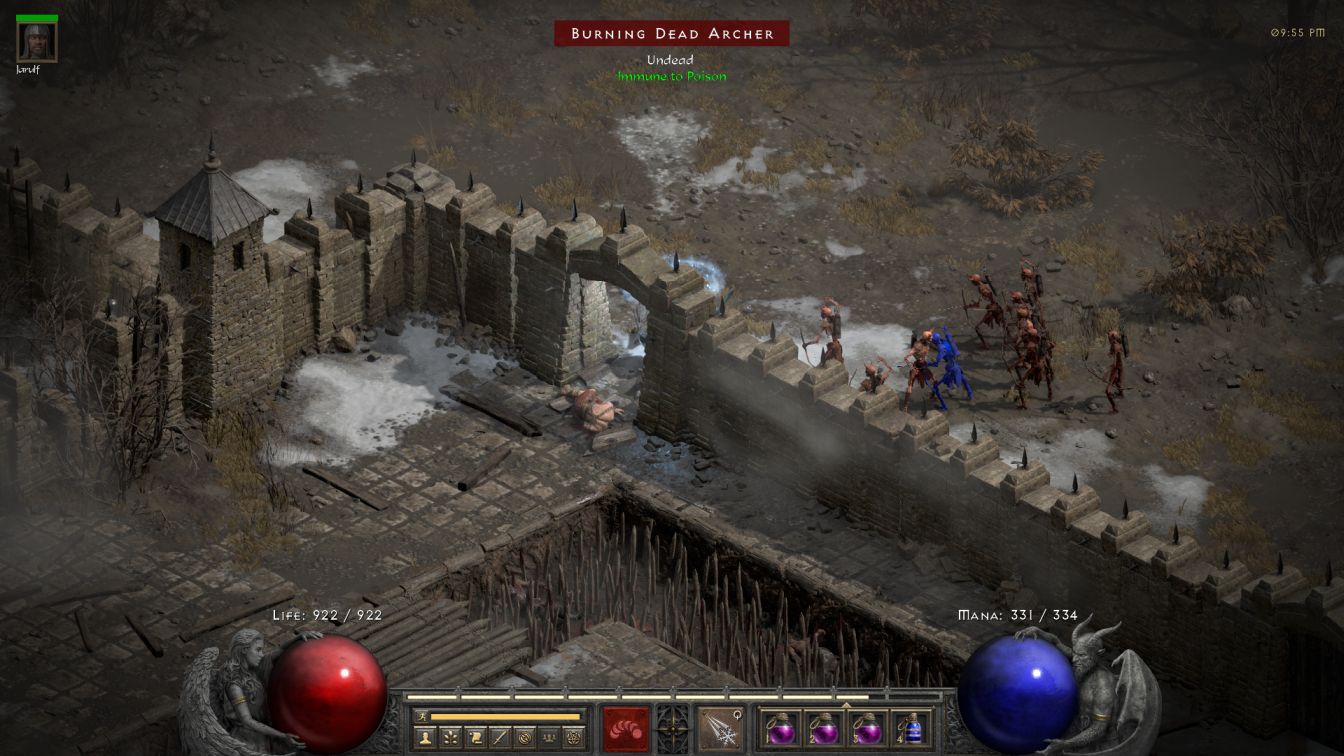Use the purple potion in belt slot 2
Viewport: 1344px width, 756px height.
pos(824,727)
